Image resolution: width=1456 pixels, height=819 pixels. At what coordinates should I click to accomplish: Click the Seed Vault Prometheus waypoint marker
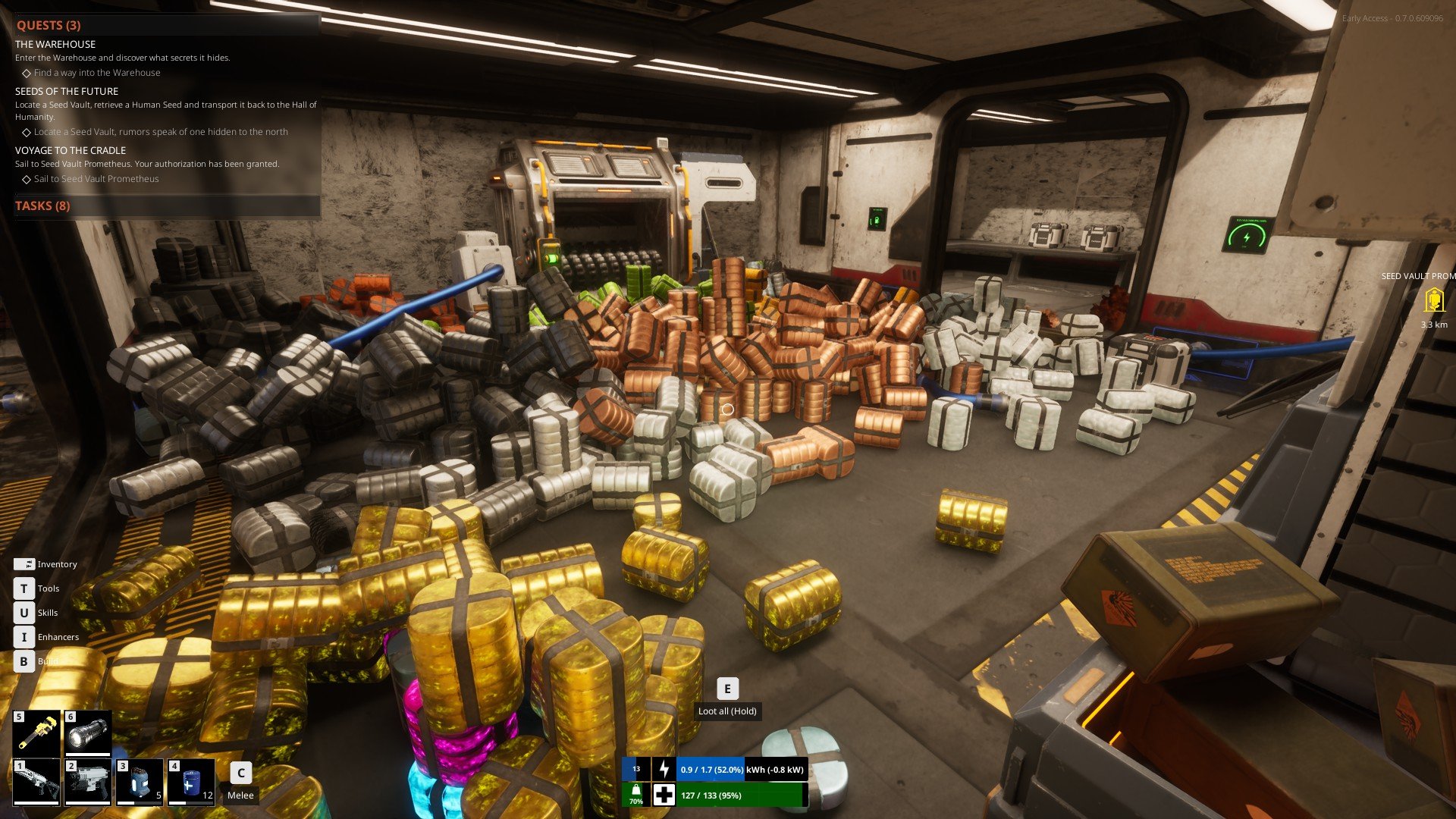coord(1433,301)
